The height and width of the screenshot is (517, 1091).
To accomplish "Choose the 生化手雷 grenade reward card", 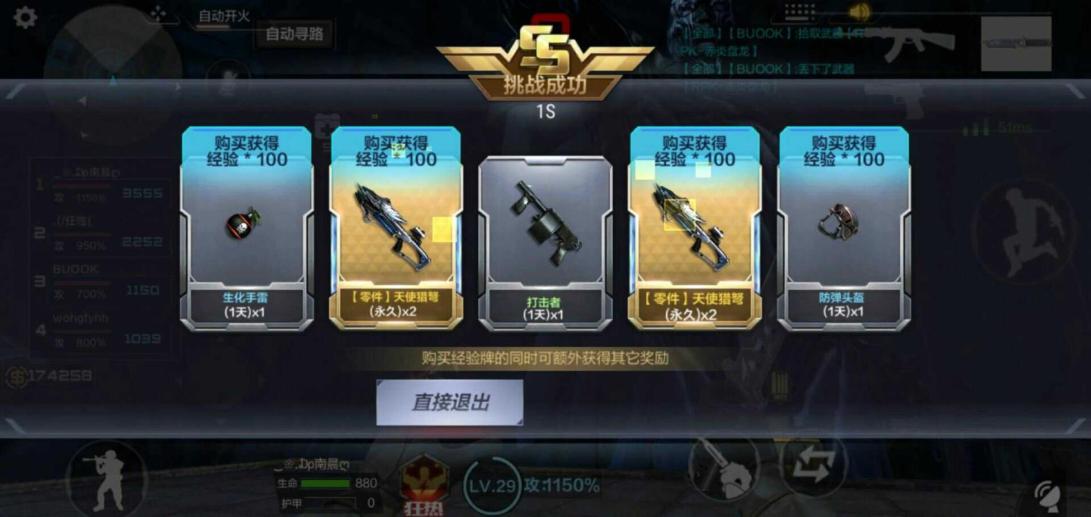I will pyautogui.click(x=245, y=228).
